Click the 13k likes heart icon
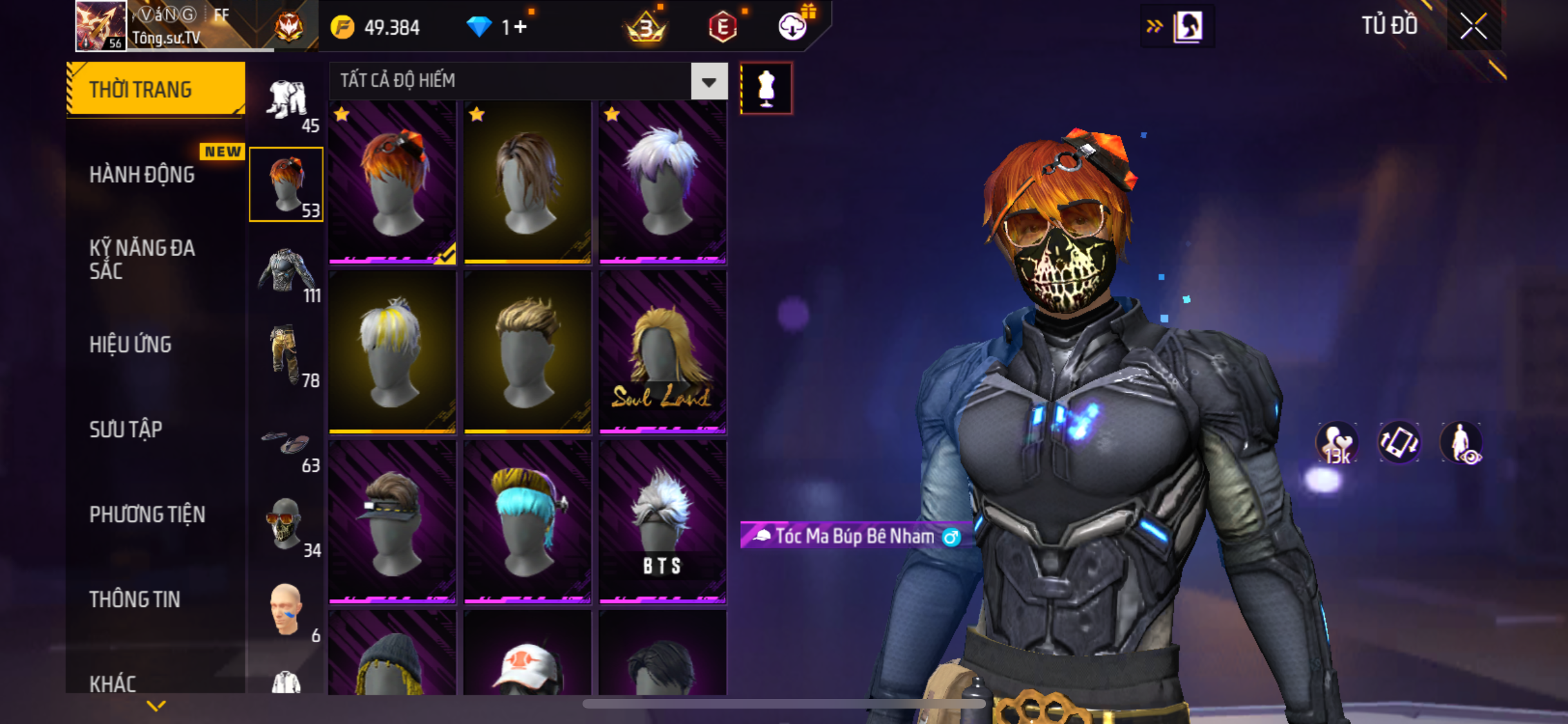The height and width of the screenshot is (724, 1568). click(x=1337, y=443)
